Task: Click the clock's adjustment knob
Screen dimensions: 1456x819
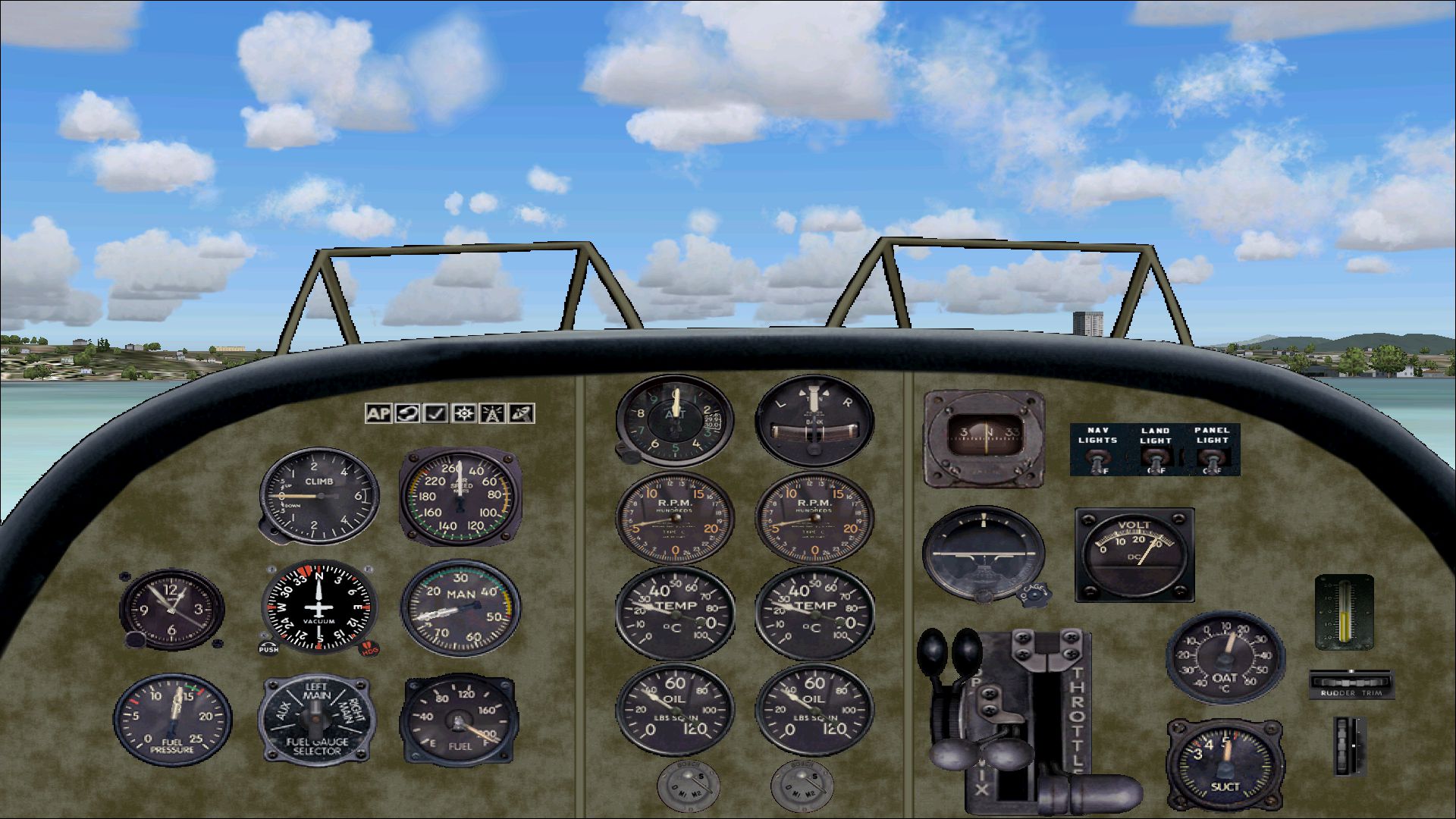Action: coord(136,639)
